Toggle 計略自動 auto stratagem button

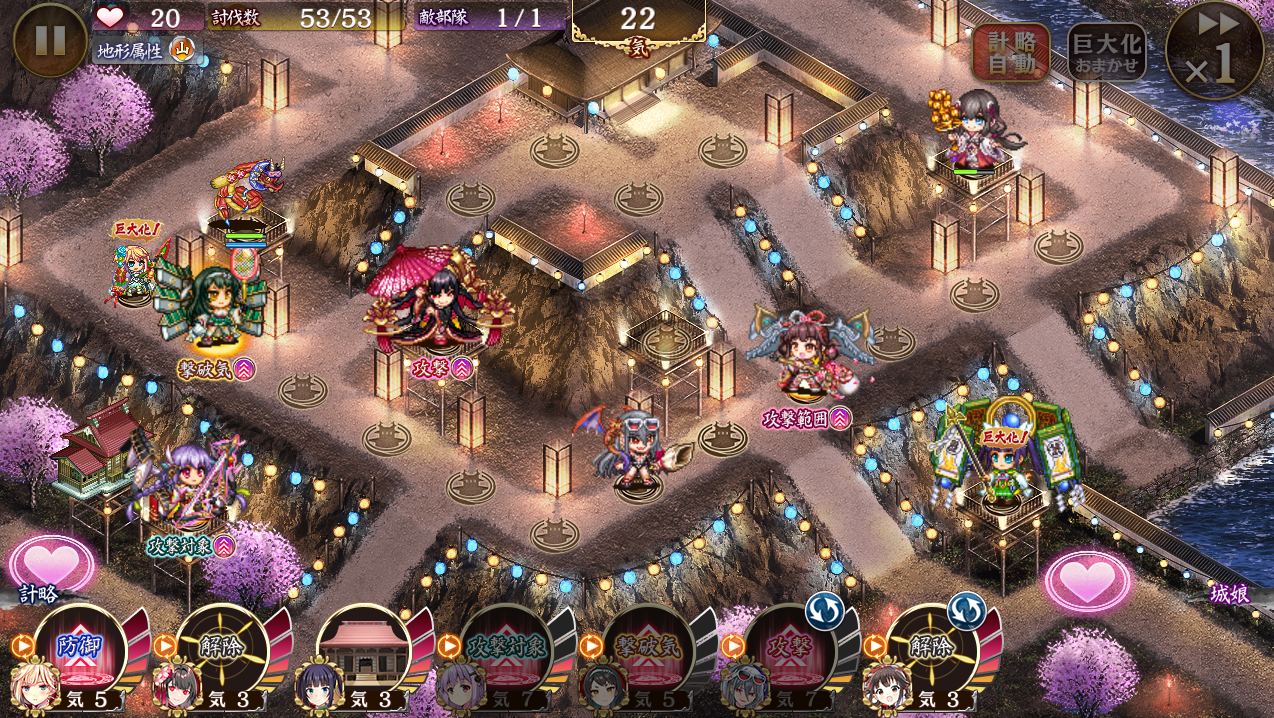pos(1010,52)
